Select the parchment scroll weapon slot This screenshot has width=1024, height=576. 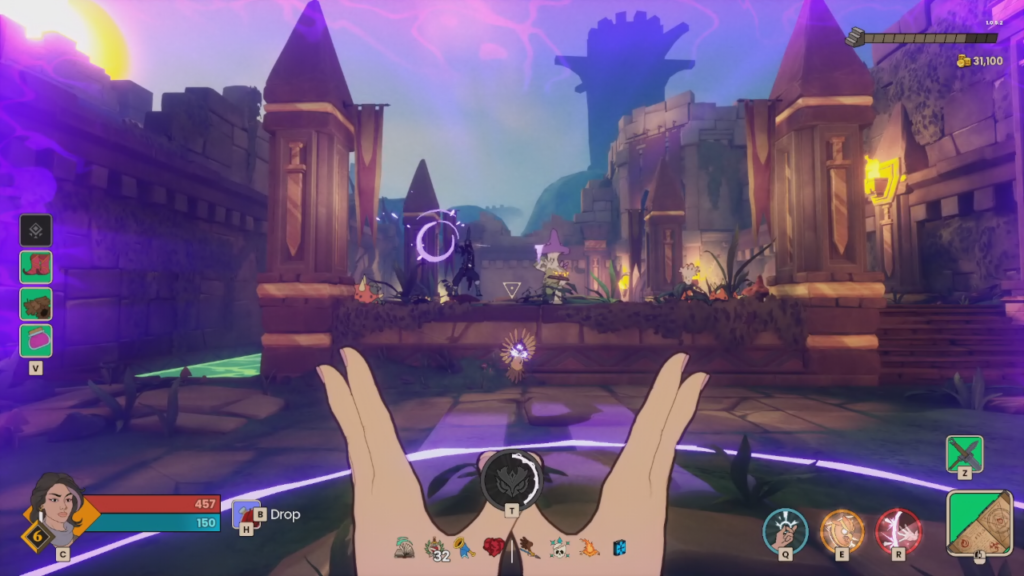pyautogui.click(x=979, y=521)
